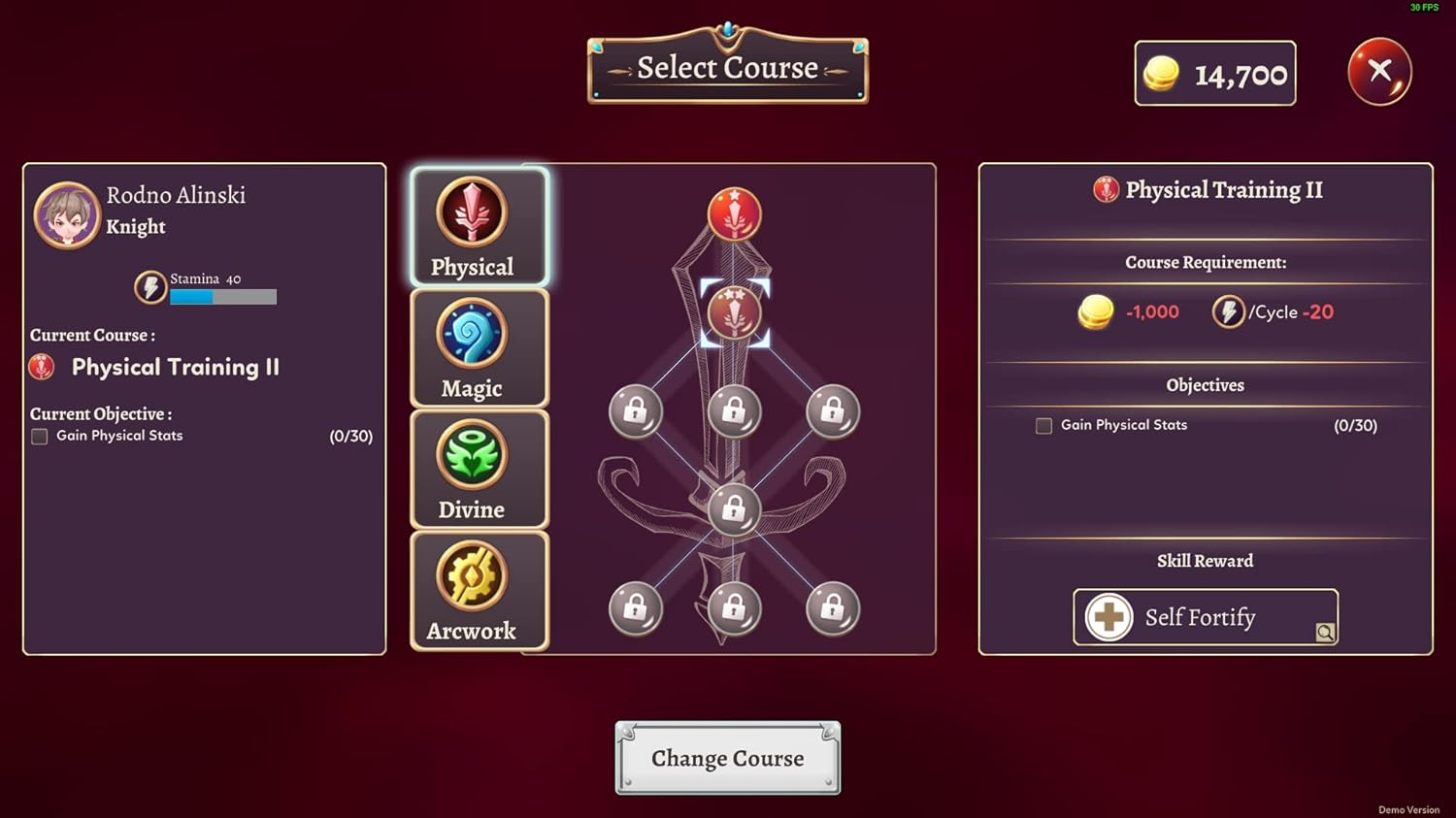Click the blue Stamina progress bar
The width and height of the screenshot is (1456, 818).
click(x=191, y=296)
